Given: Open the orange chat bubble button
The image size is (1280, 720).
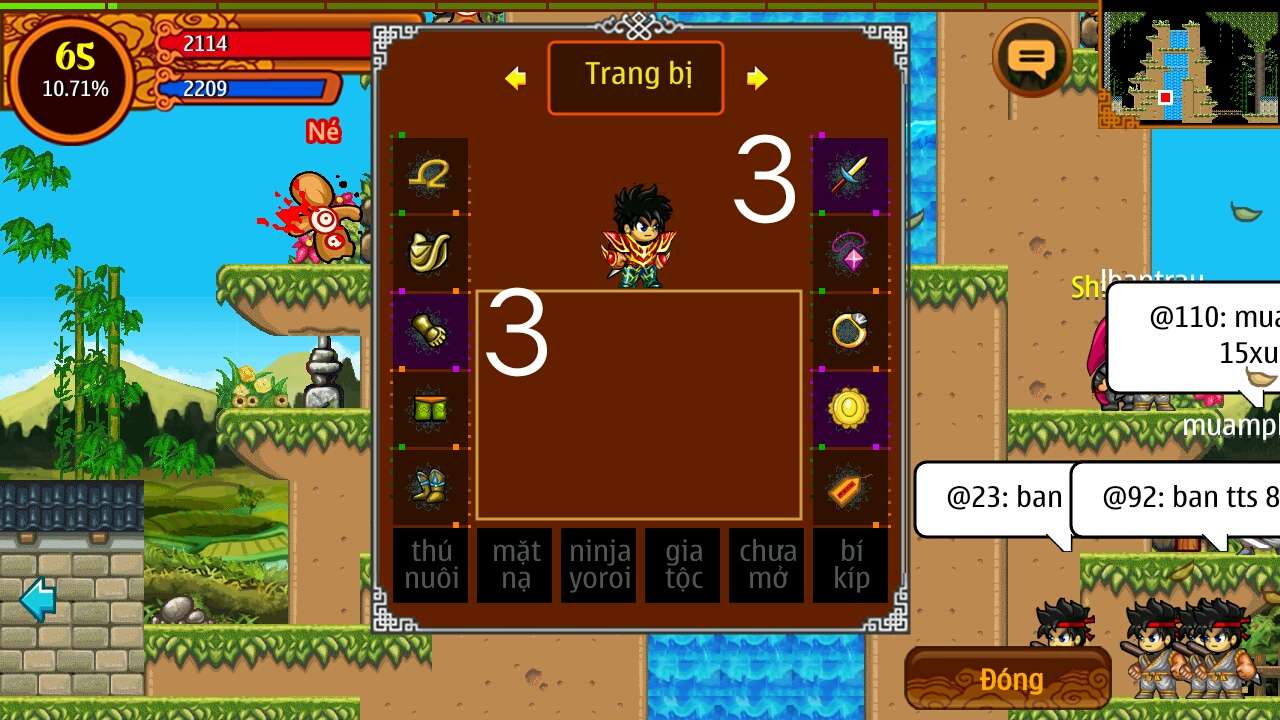Looking at the screenshot, I should pos(1032,58).
